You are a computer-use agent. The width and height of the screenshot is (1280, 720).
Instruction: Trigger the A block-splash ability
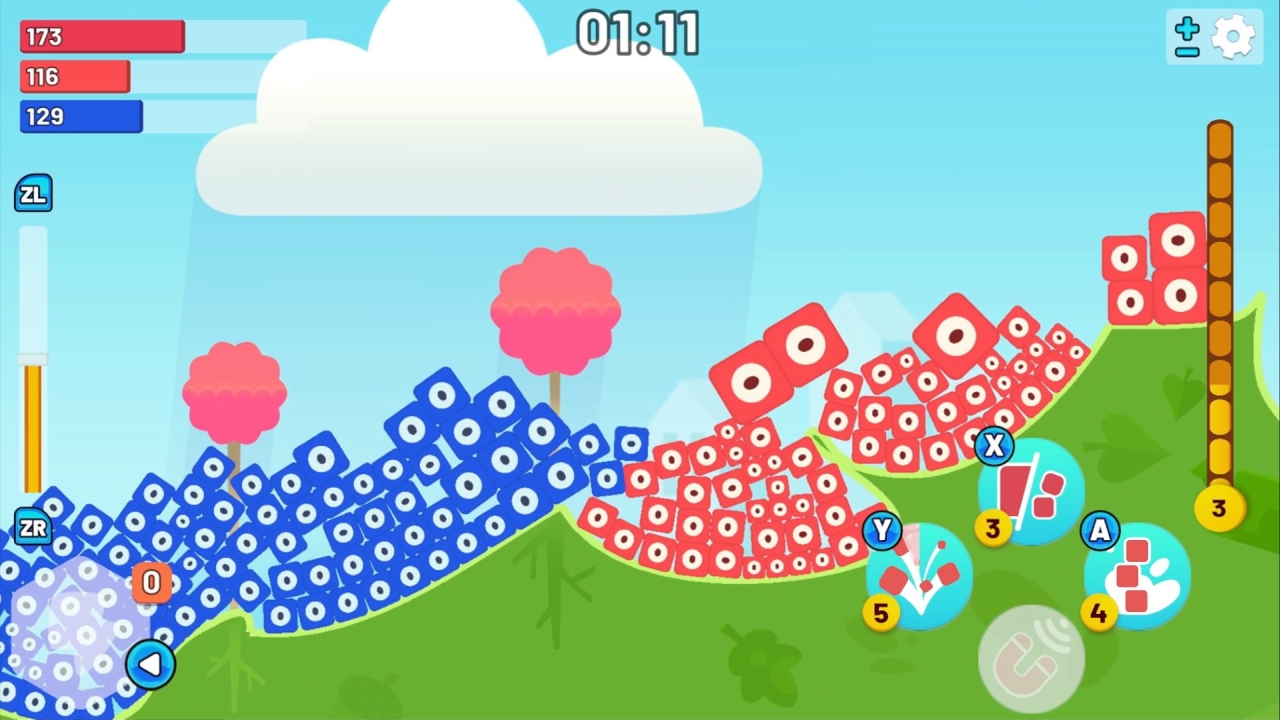pos(1136,575)
